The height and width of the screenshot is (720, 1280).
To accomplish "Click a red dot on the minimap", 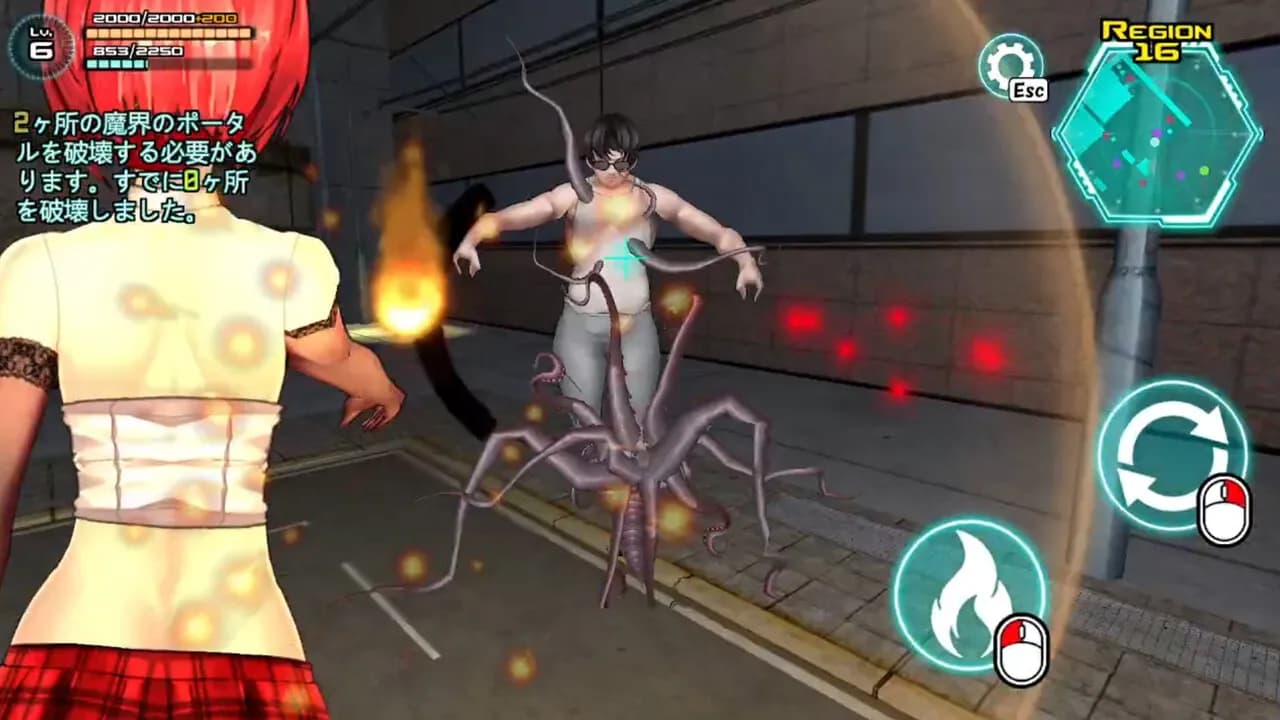I will (1169, 120).
